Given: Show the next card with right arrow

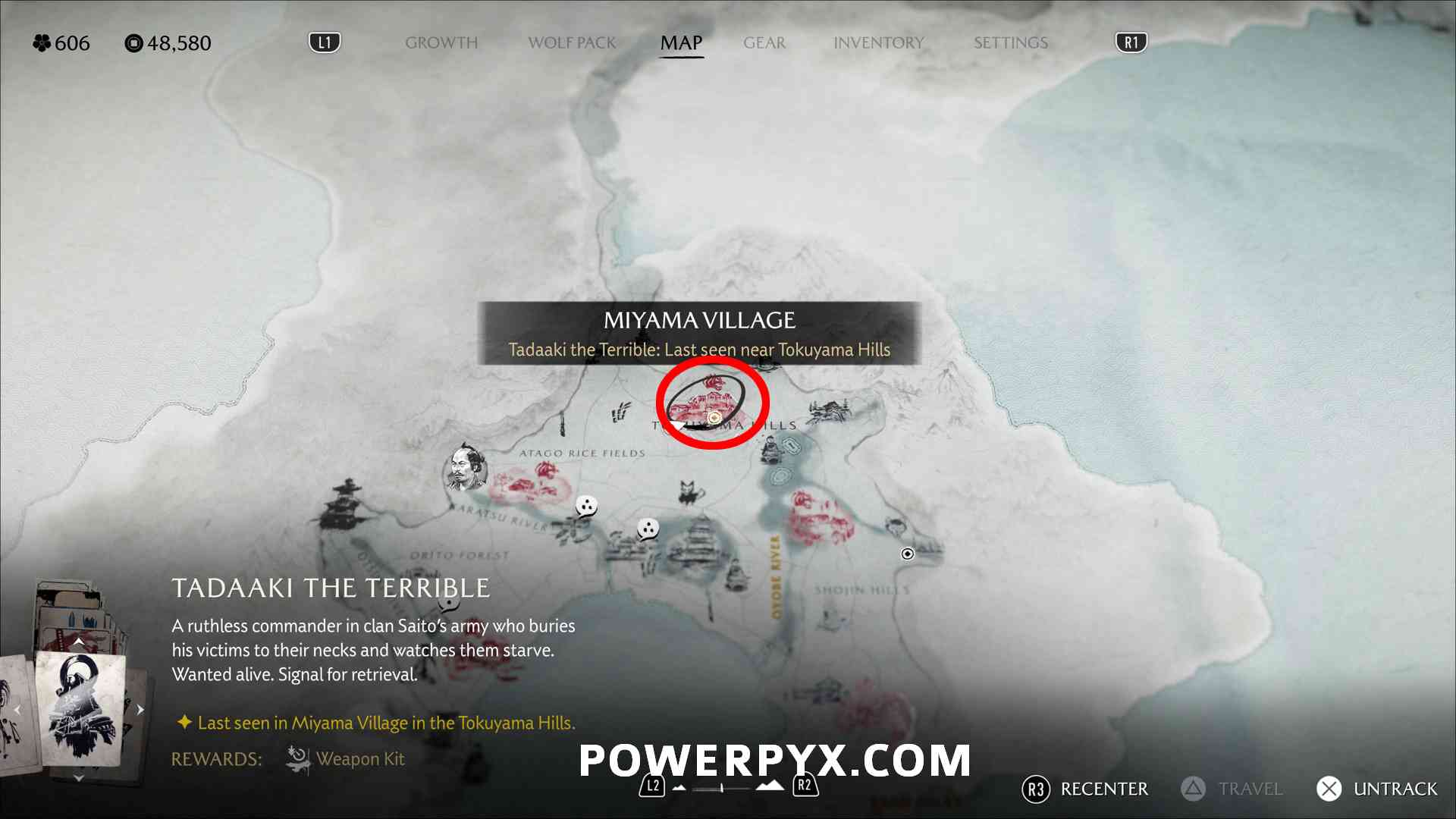Looking at the screenshot, I should 140,710.
